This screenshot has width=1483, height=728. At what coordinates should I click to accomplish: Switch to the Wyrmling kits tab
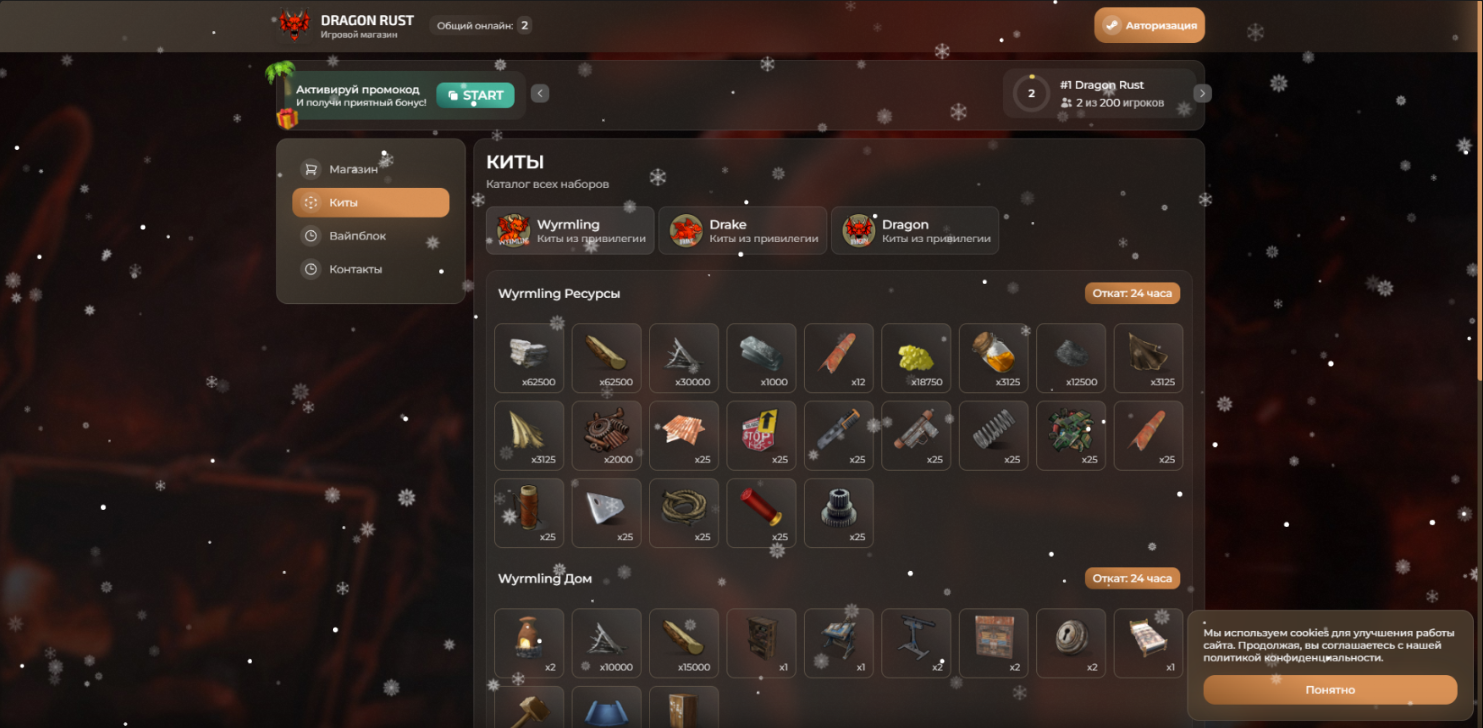coord(570,231)
